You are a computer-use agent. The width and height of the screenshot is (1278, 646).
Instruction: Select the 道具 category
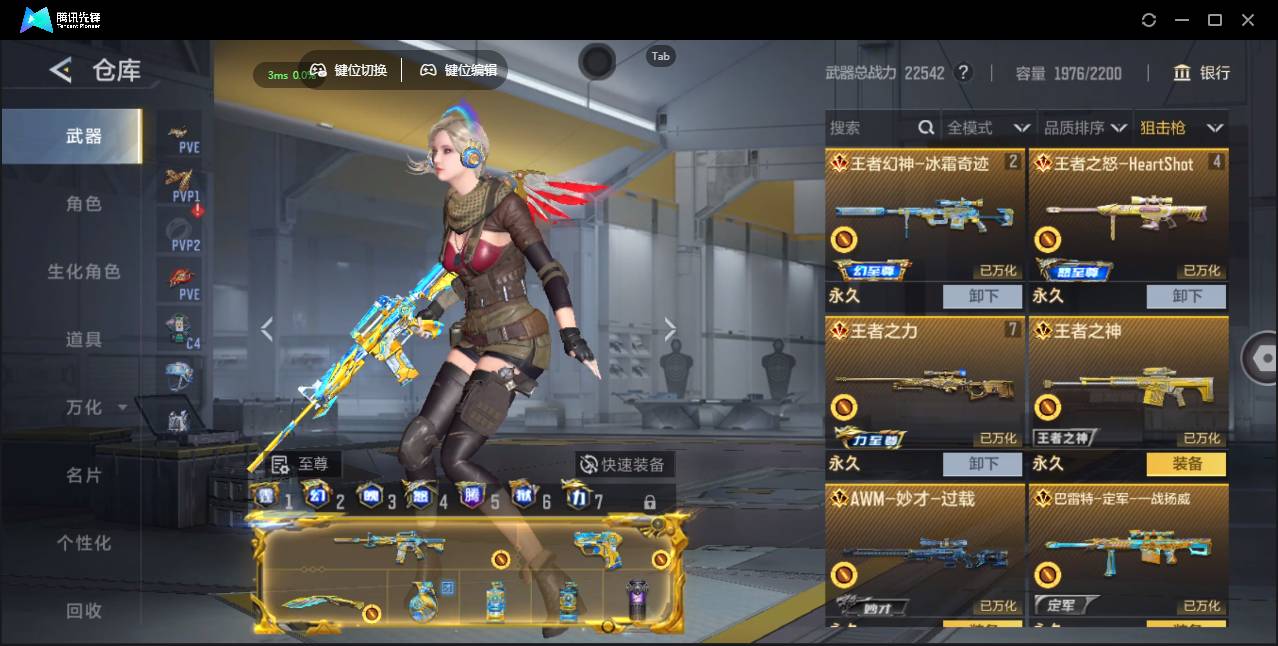point(84,340)
